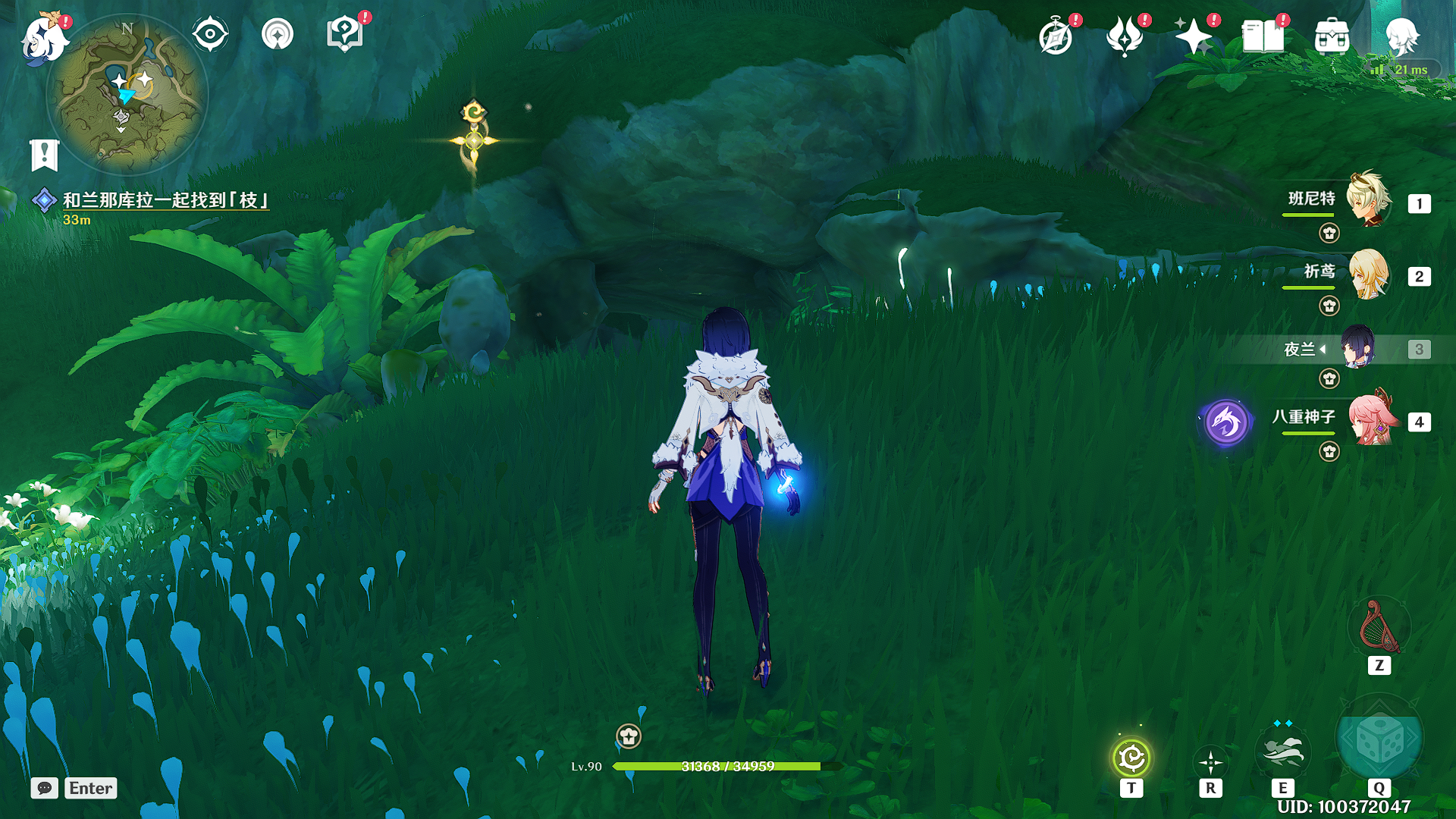This screenshot has width=1456, height=819.
Task: Open the inventory backpack icon
Action: tap(1332, 36)
